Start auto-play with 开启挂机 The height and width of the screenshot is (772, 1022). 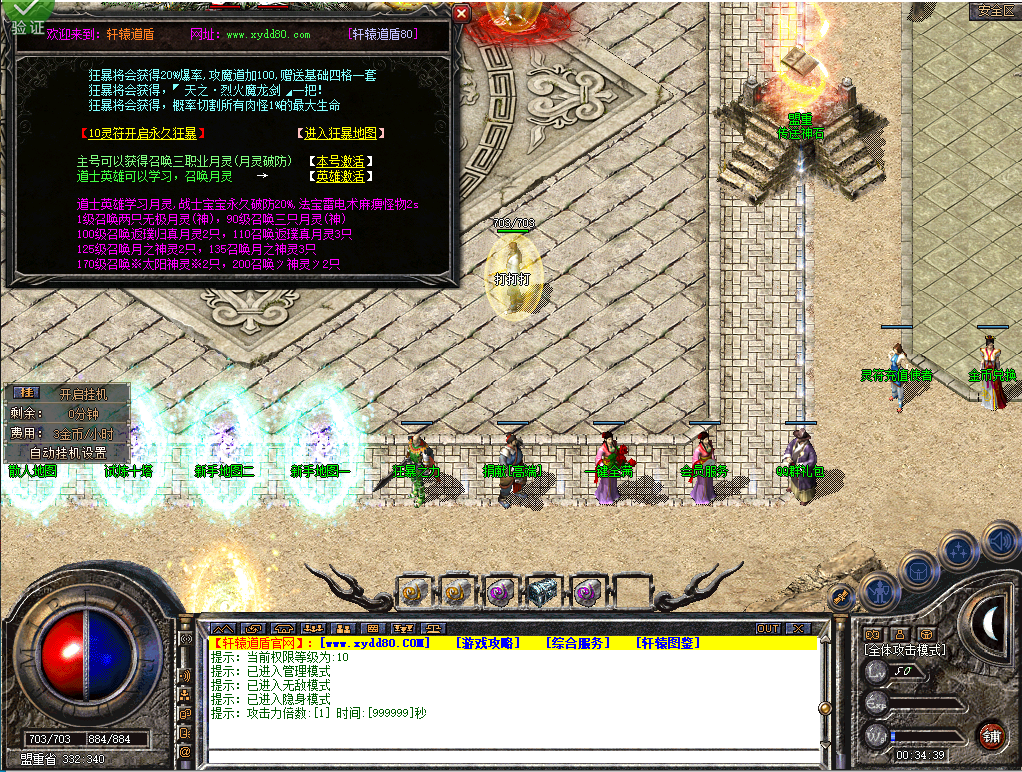pos(80,394)
